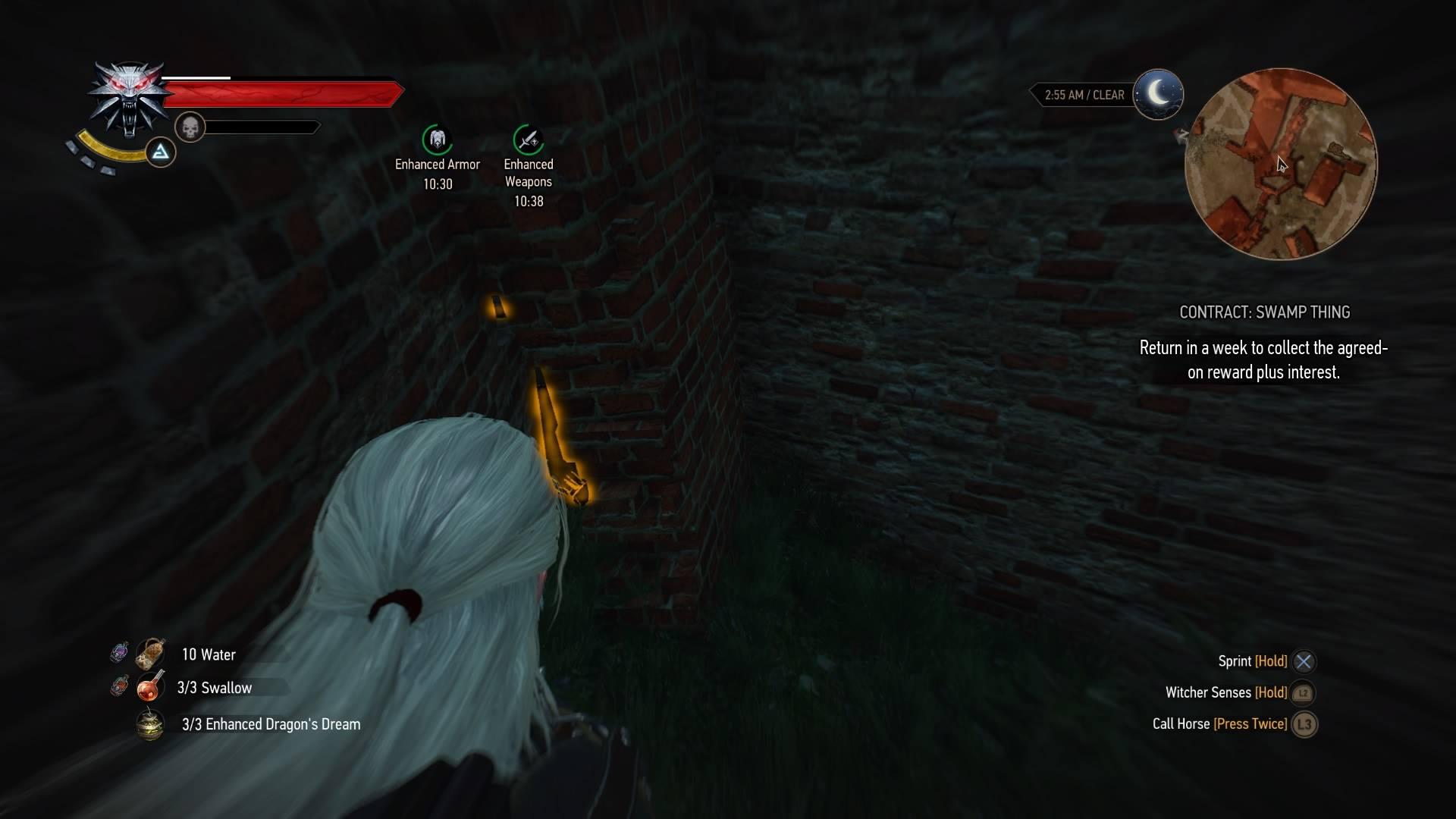This screenshot has width=1456, height=819.
Task: Expand the upper potion quick slot
Action: pos(119,651)
